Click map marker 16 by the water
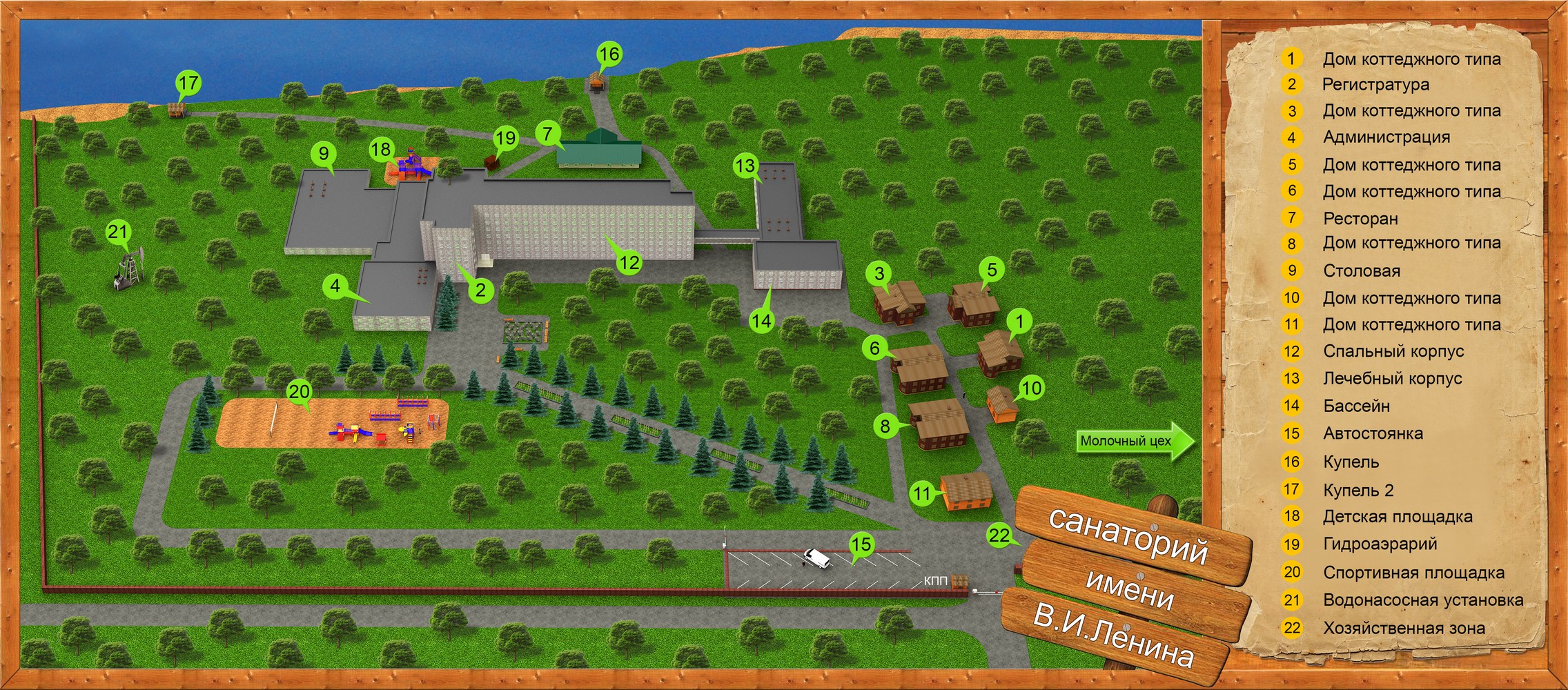 [609, 54]
